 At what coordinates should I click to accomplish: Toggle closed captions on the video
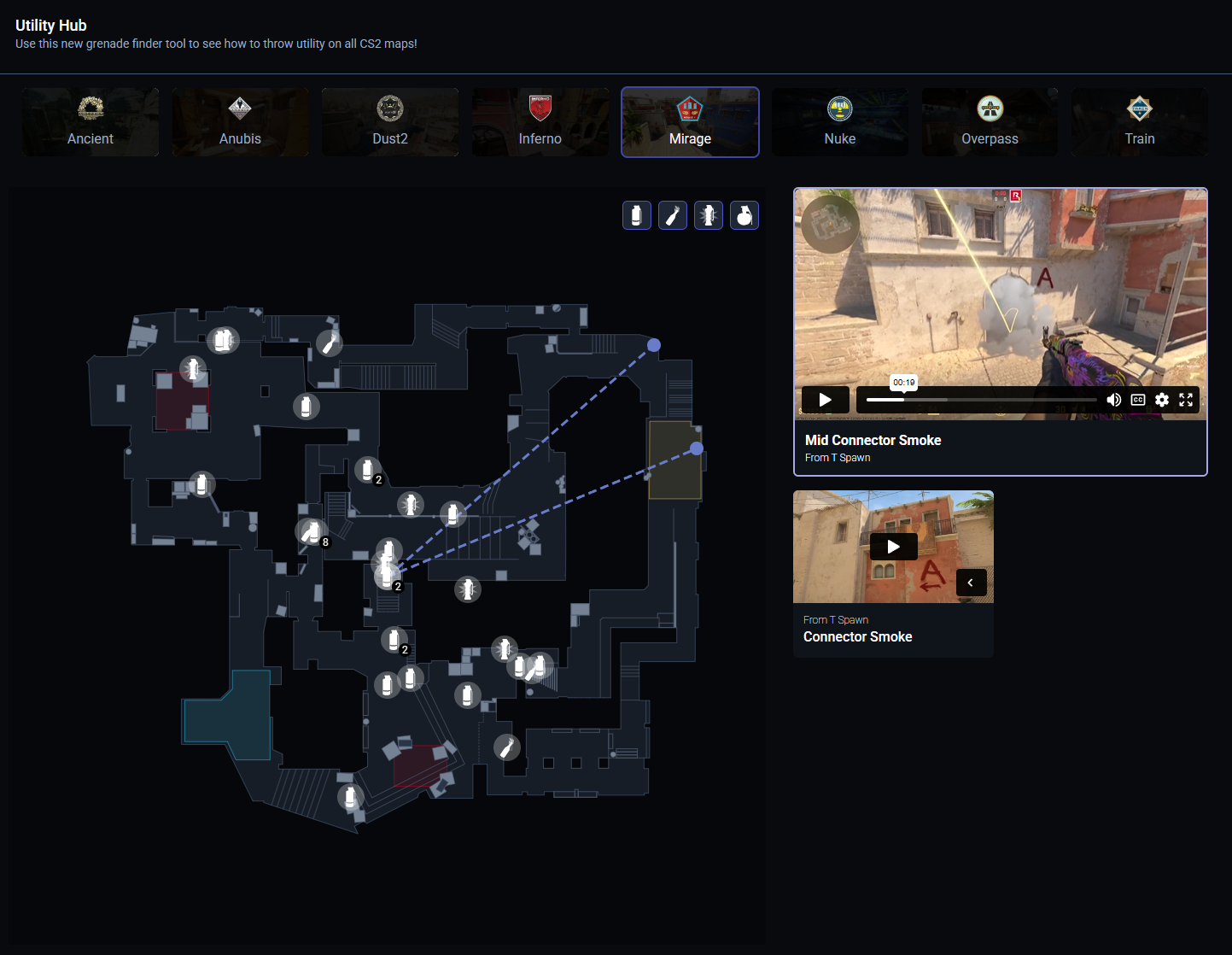[1138, 400]
